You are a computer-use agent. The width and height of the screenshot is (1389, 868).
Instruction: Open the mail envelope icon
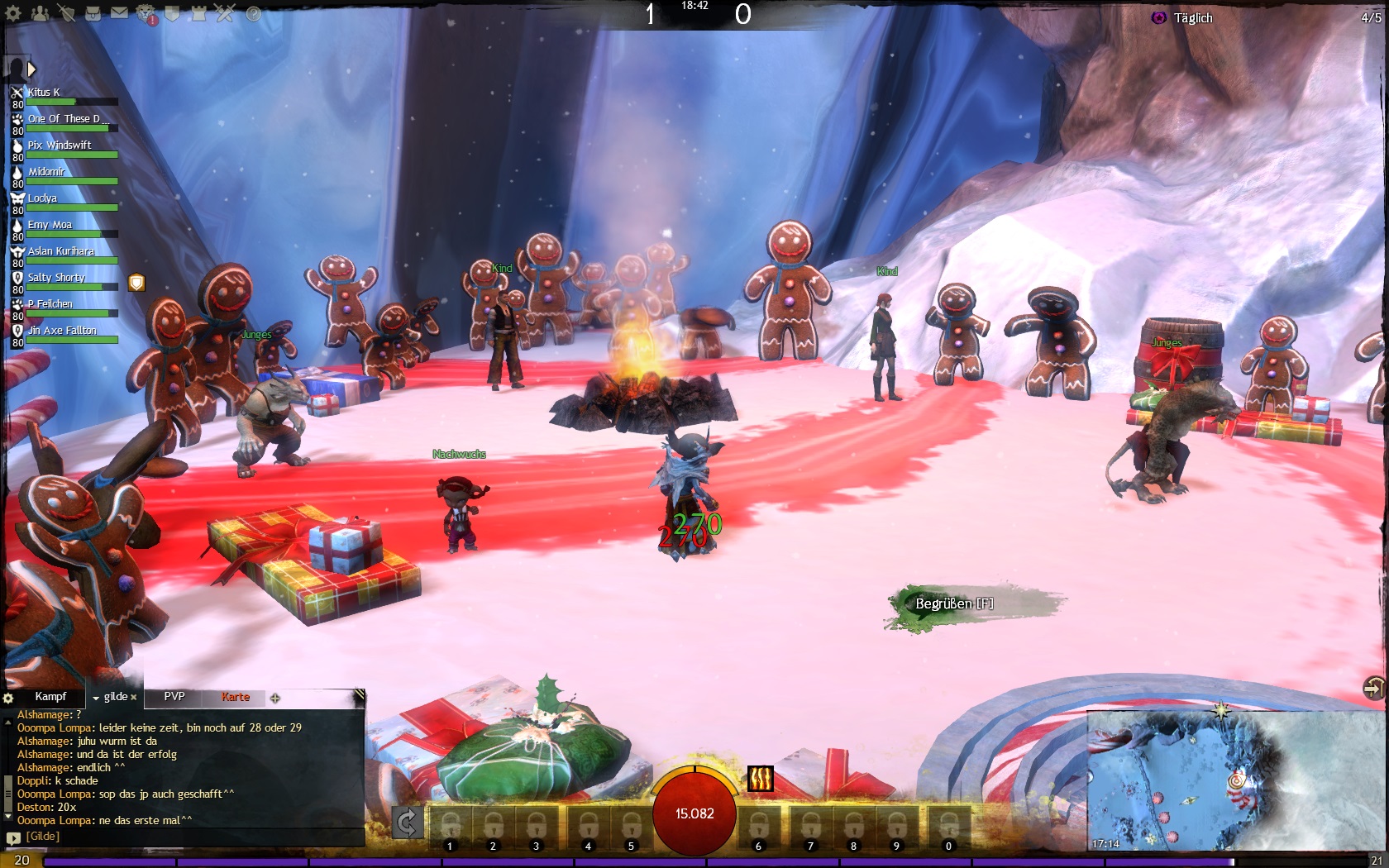coord(119,13)
